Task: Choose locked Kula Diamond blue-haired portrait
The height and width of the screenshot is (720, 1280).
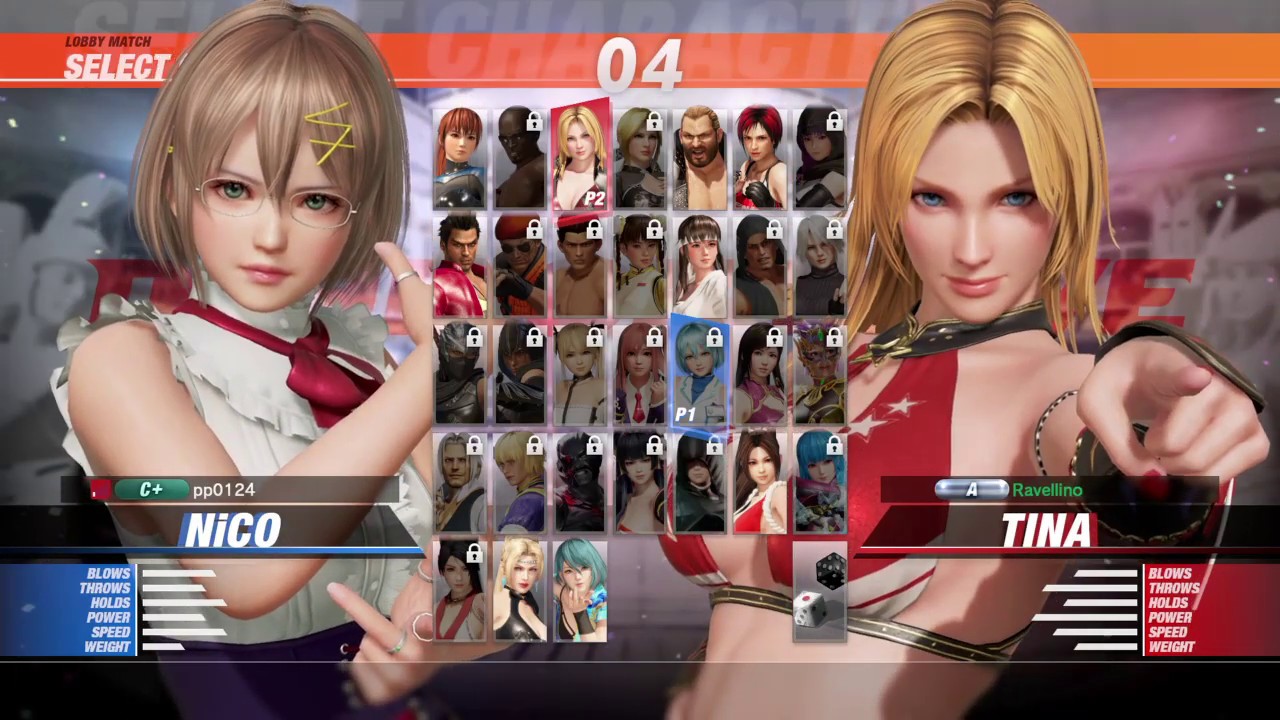Action: tap(820, 482)
